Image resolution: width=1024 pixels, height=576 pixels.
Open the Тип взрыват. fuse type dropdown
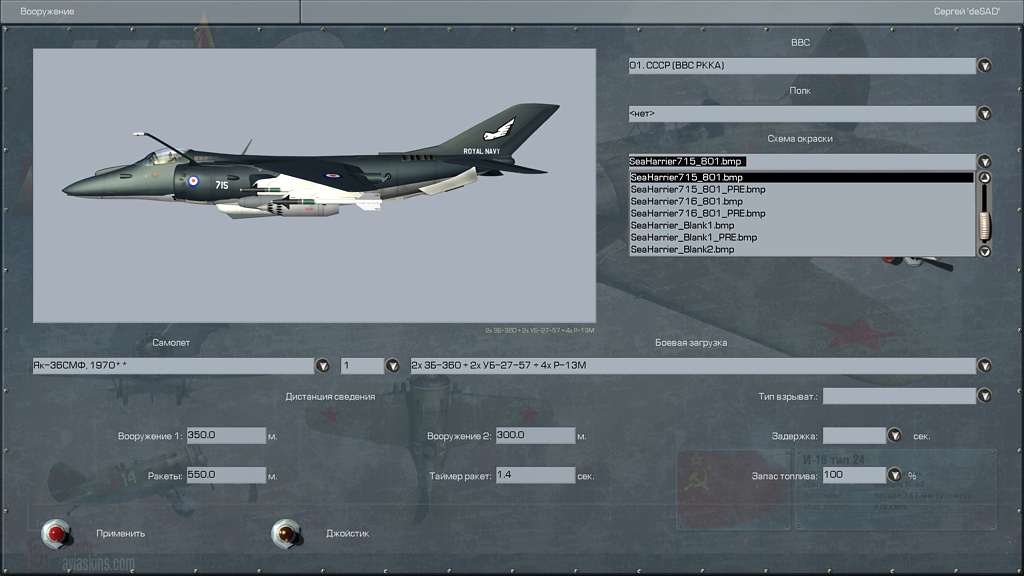click(x=984, y=396)
